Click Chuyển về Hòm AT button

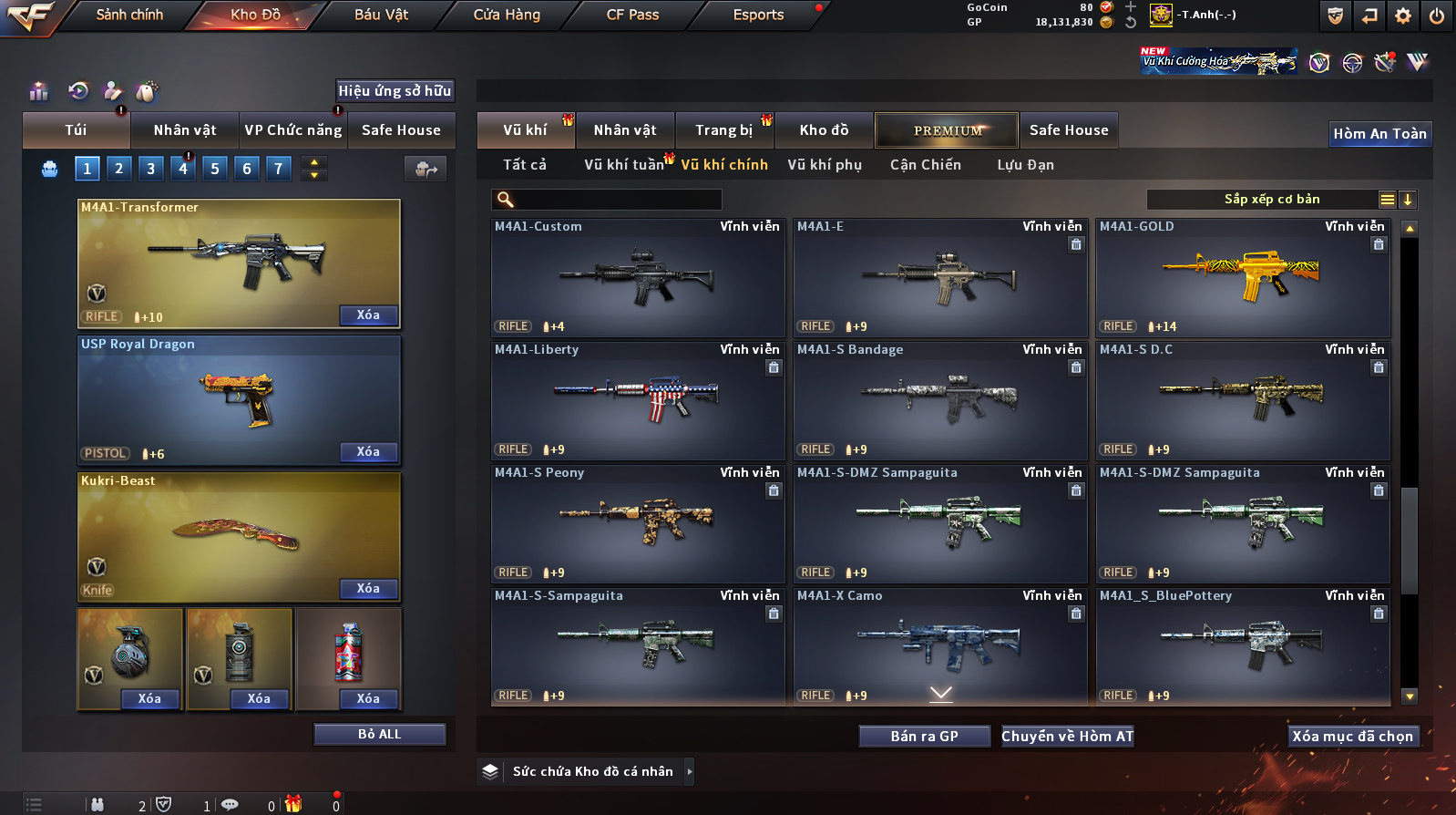tap(1067, 737)
